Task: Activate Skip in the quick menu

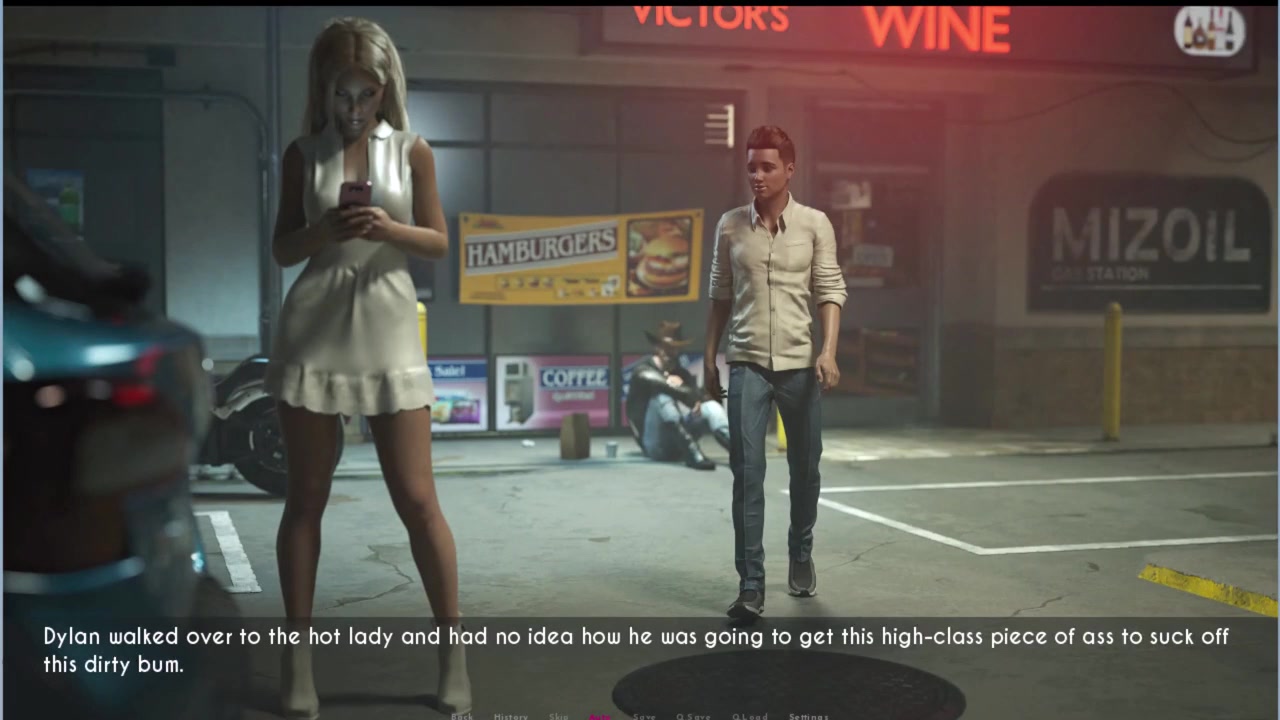Action: click(x=558, y=716)
